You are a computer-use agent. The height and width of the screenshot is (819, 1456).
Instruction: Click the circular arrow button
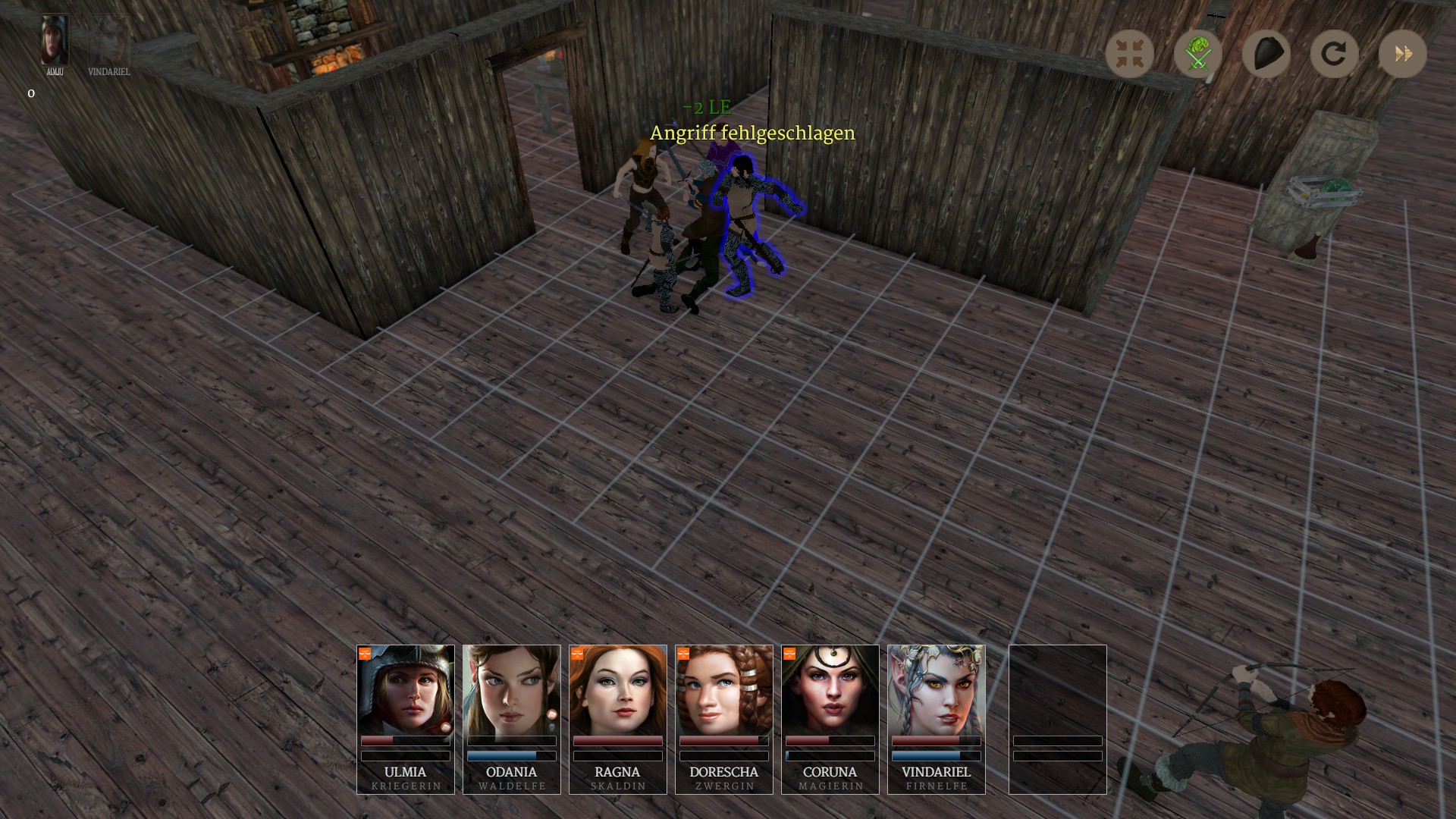[1334, 54]
